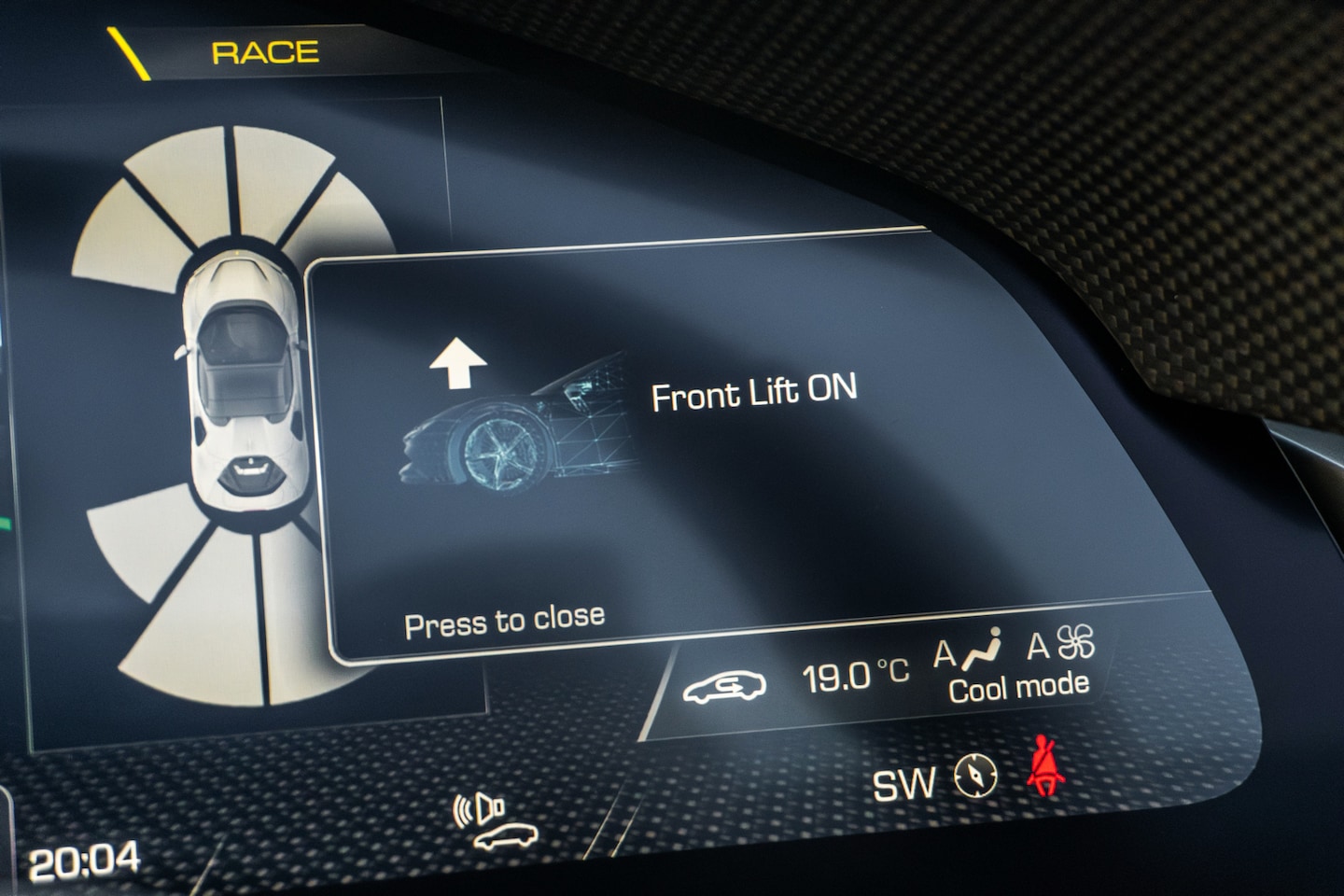Tap the front lift up-arrow icon
The width and height of the screenshot is (1344, 896).
coord(458,363)
